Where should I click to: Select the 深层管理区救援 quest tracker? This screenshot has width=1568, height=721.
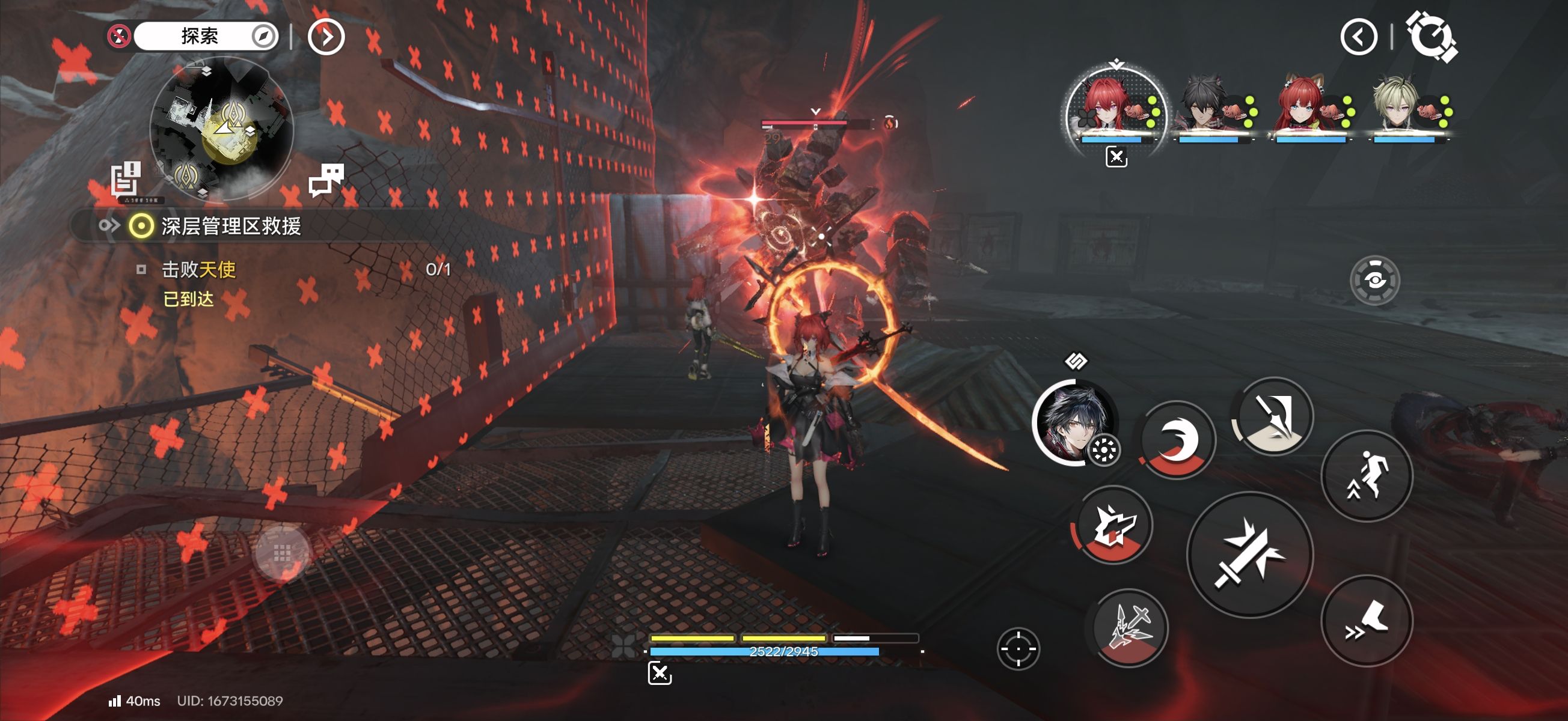pyautogui.click(x=231, y=227)
